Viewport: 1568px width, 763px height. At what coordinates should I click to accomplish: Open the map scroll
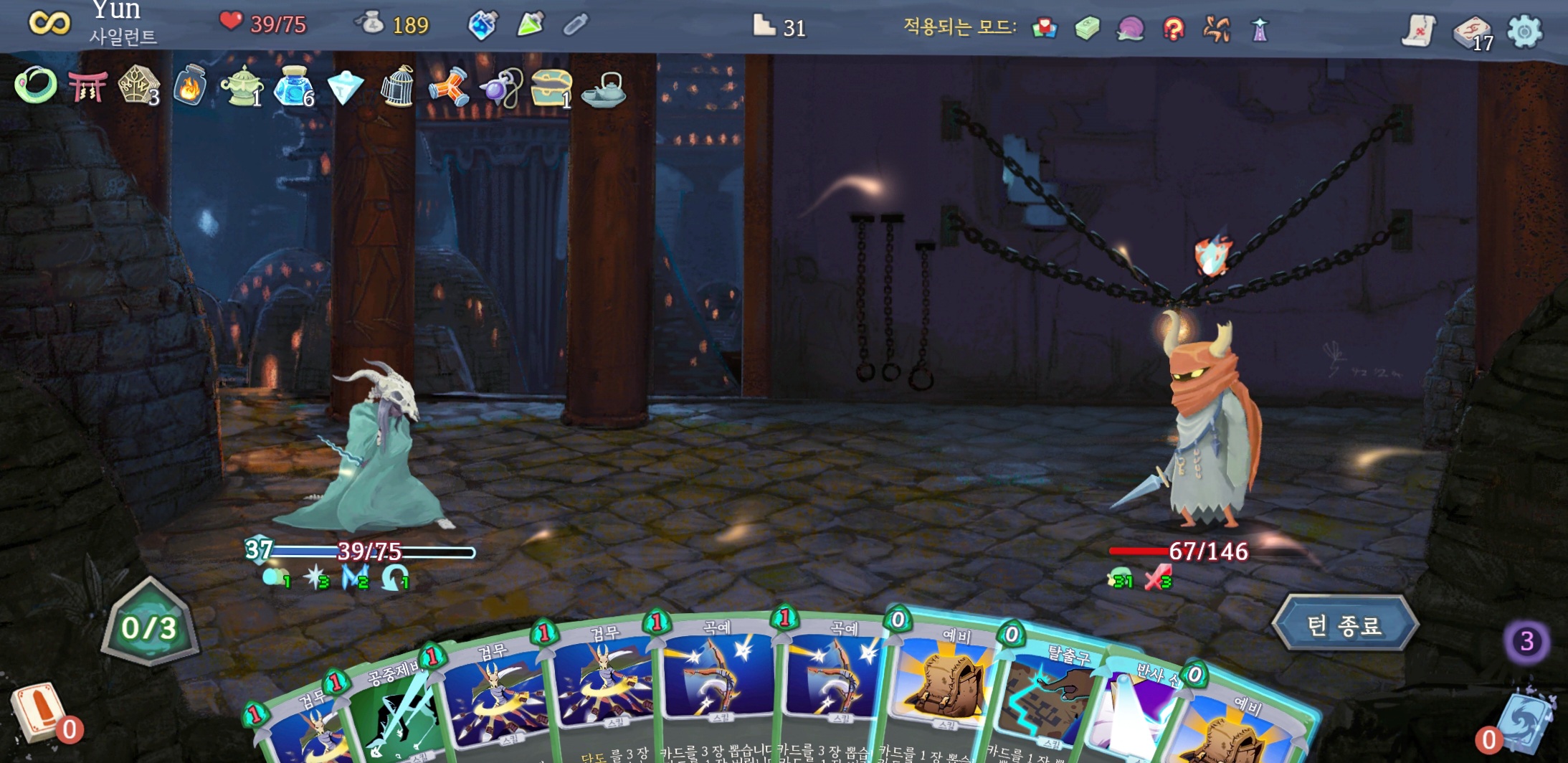pos(1418,32)
